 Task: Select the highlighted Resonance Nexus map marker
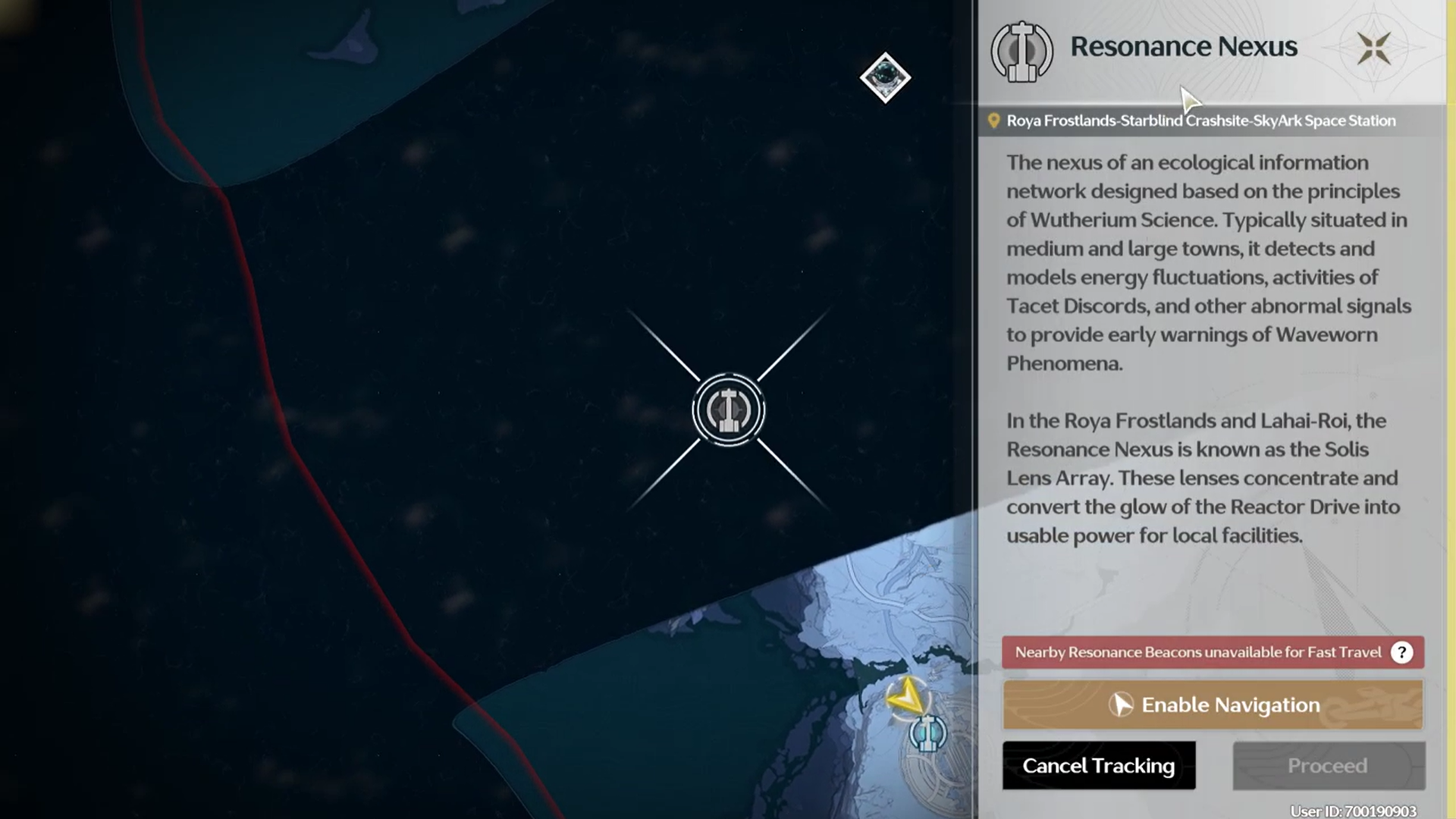[x=729, y=410]
